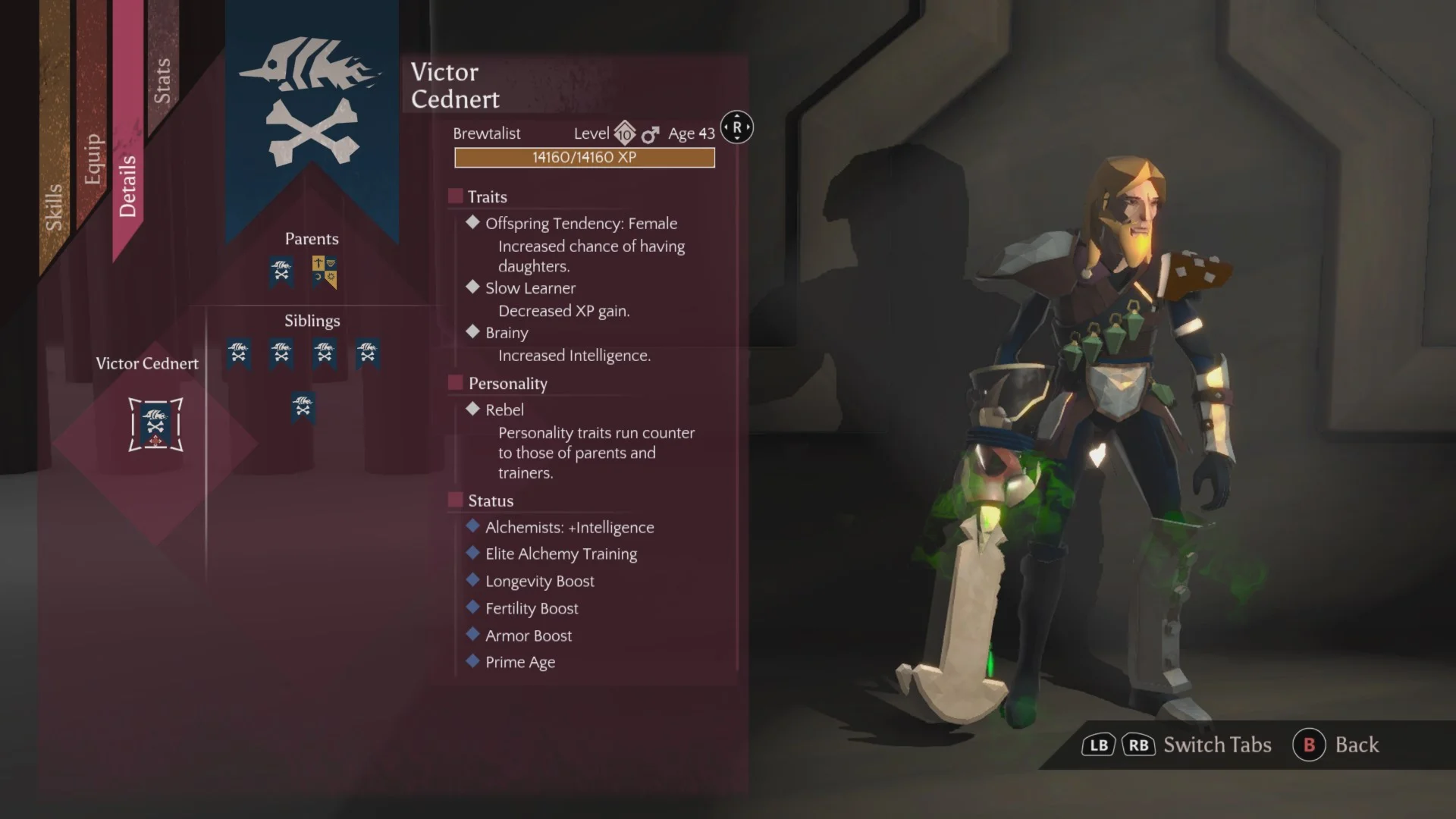Choose the Longevity Boost status
The image size is (1456, 819).
click(539, 581)
